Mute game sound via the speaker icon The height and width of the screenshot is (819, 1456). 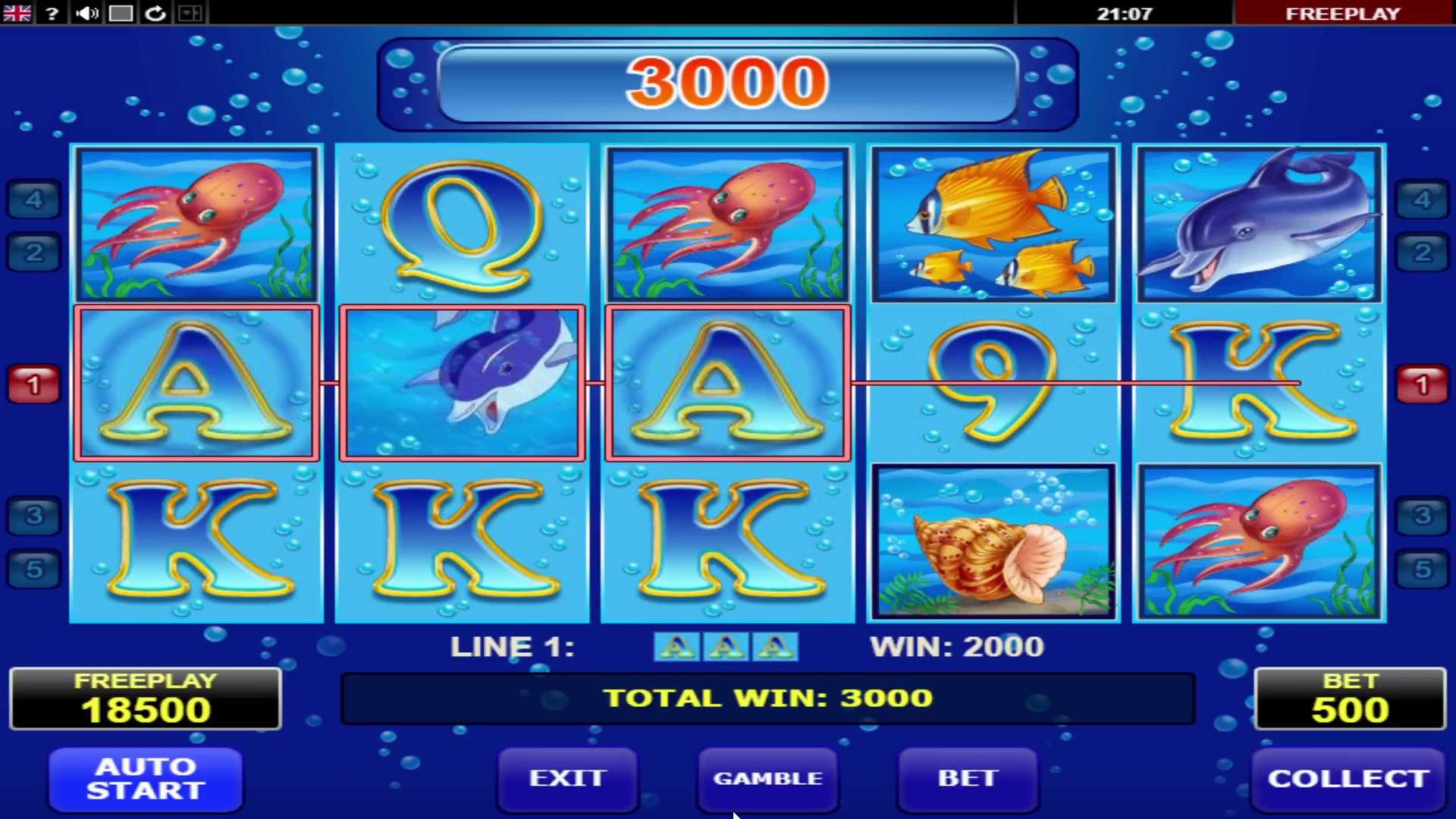(x=86, y=12)
